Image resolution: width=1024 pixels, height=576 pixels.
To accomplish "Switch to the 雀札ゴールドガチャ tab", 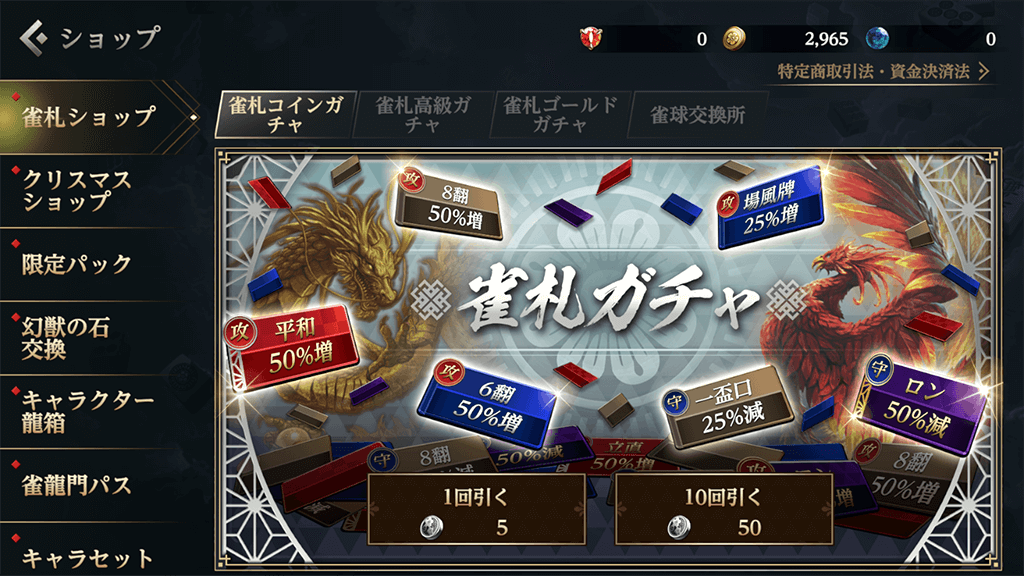I will pos(560,115).
